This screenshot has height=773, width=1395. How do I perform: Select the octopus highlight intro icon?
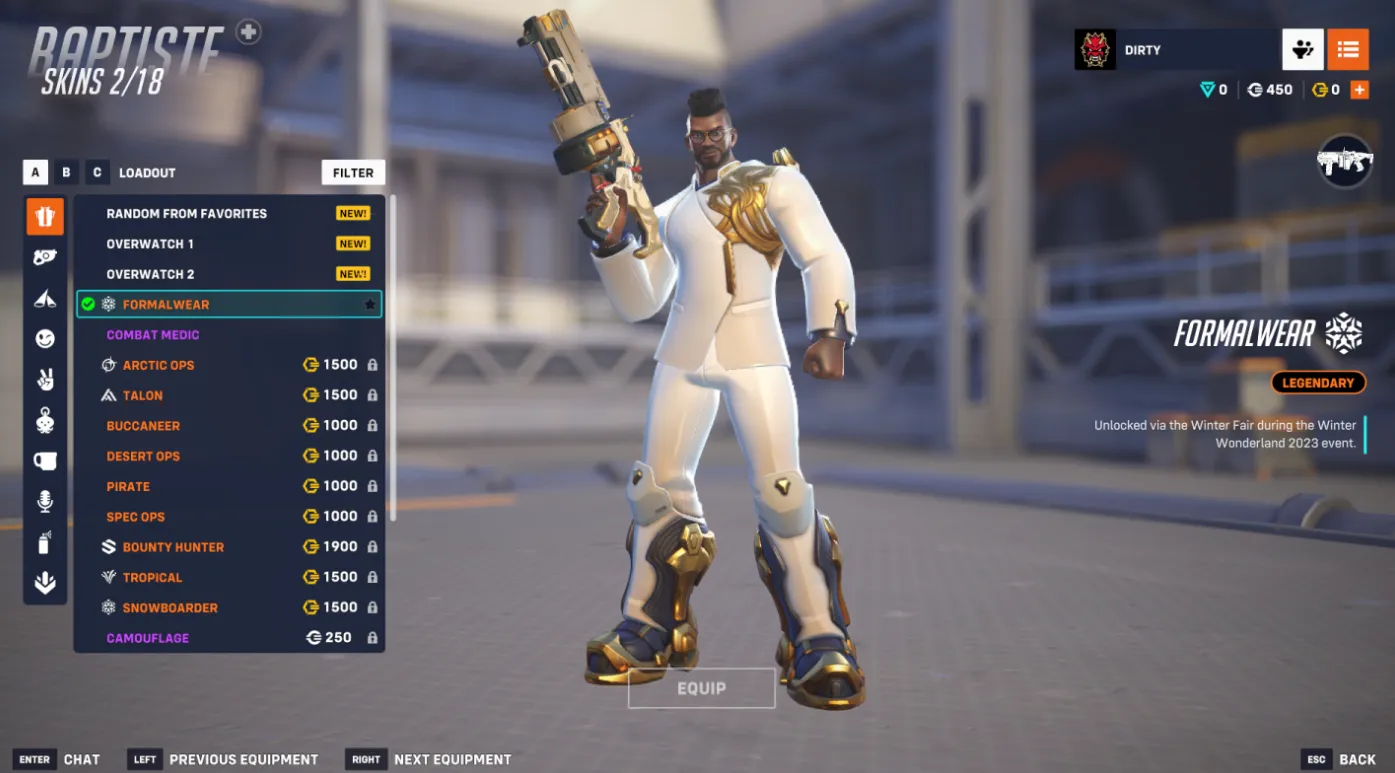(44, 420)
